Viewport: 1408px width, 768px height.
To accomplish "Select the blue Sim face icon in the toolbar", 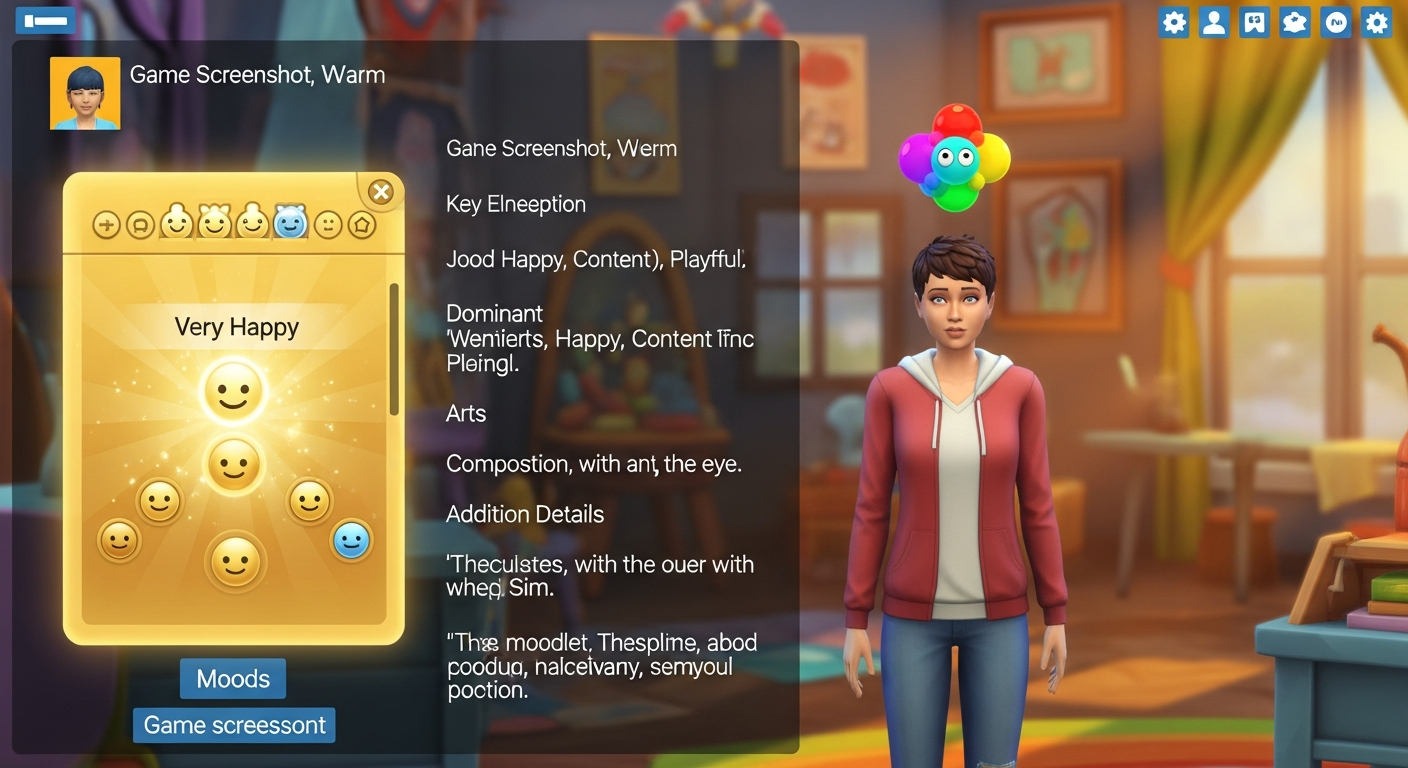I will (290, 222).
